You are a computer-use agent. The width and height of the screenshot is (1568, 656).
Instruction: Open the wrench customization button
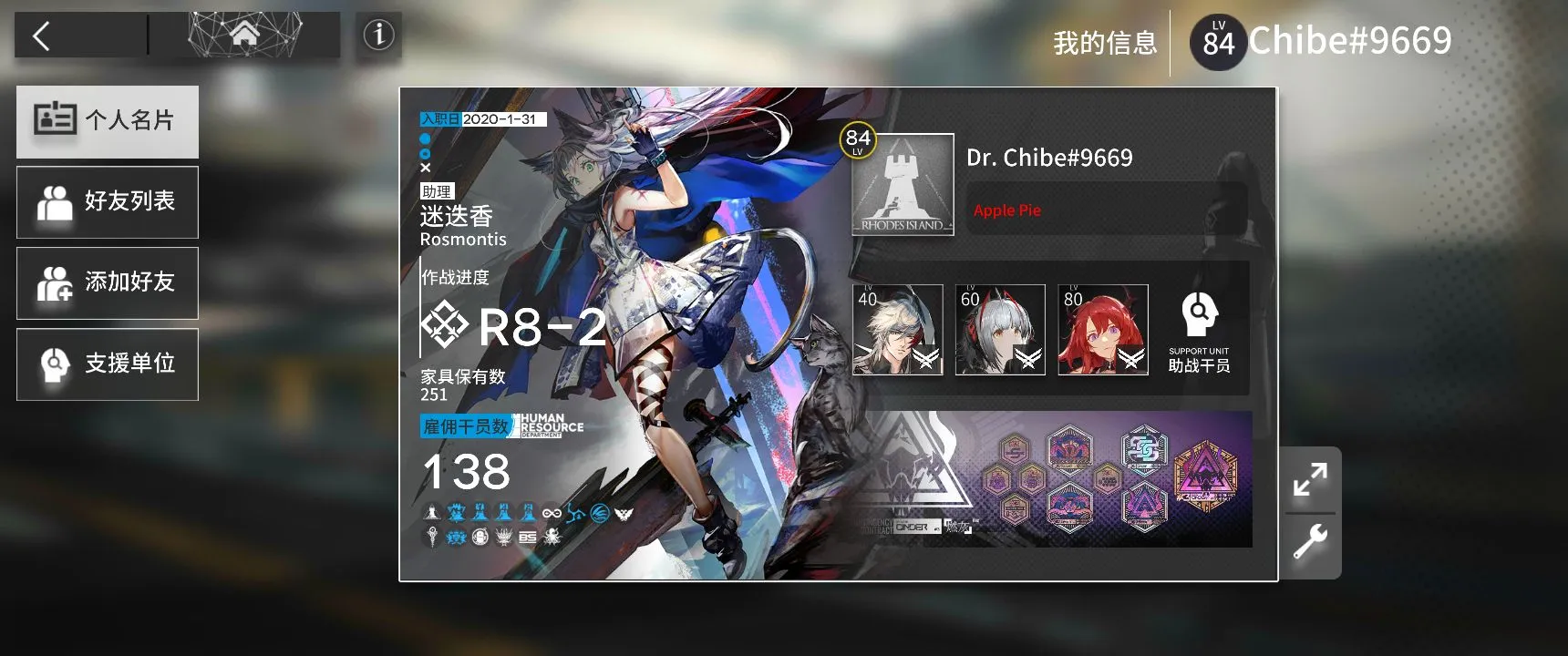tap(1310, 543)
